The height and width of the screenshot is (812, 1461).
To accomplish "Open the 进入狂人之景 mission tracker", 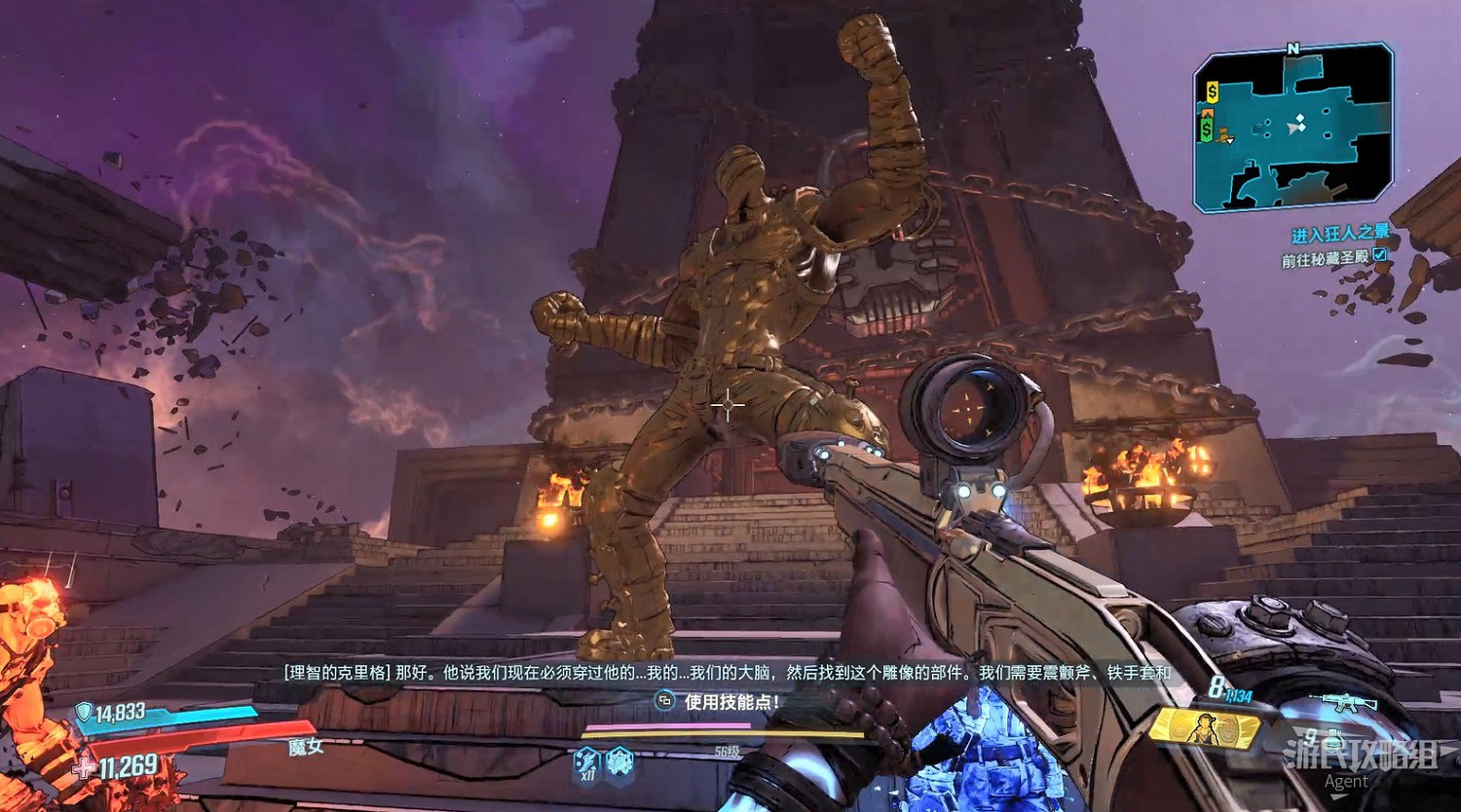I will (1339, 235).
